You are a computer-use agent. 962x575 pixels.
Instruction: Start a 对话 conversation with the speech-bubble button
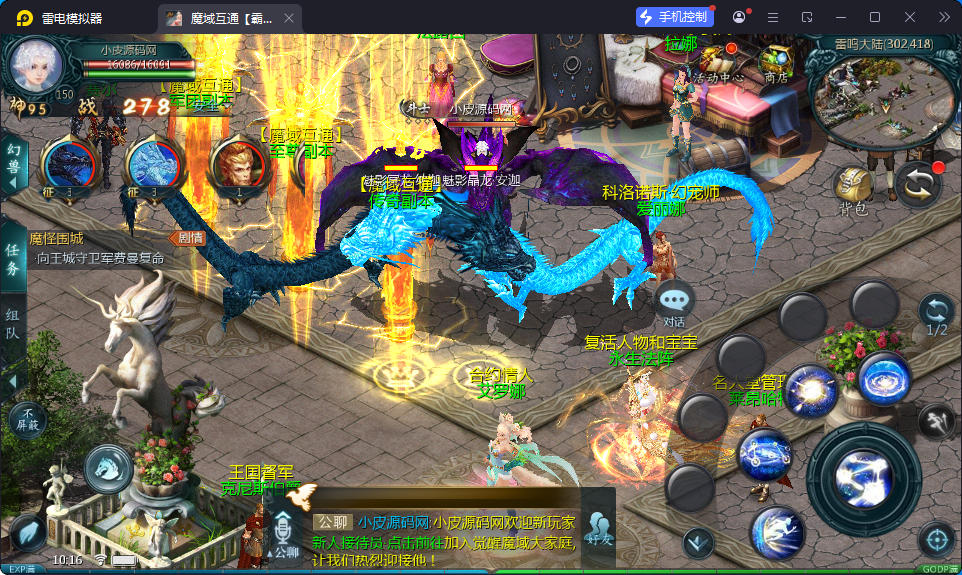(675, 301)
